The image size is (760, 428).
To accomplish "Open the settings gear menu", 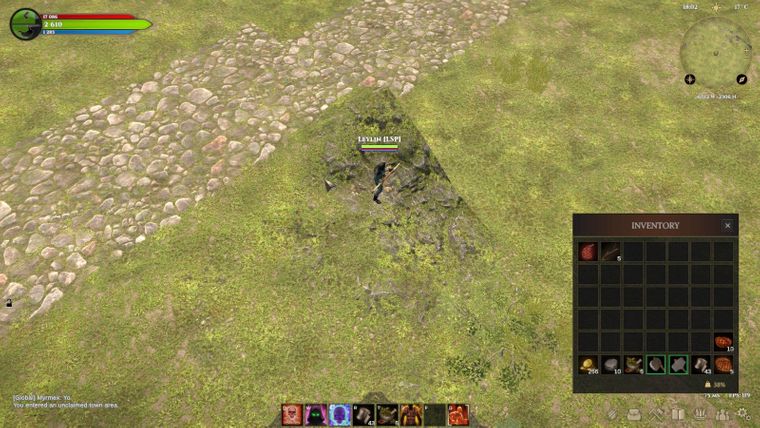I will pos(743,413).
